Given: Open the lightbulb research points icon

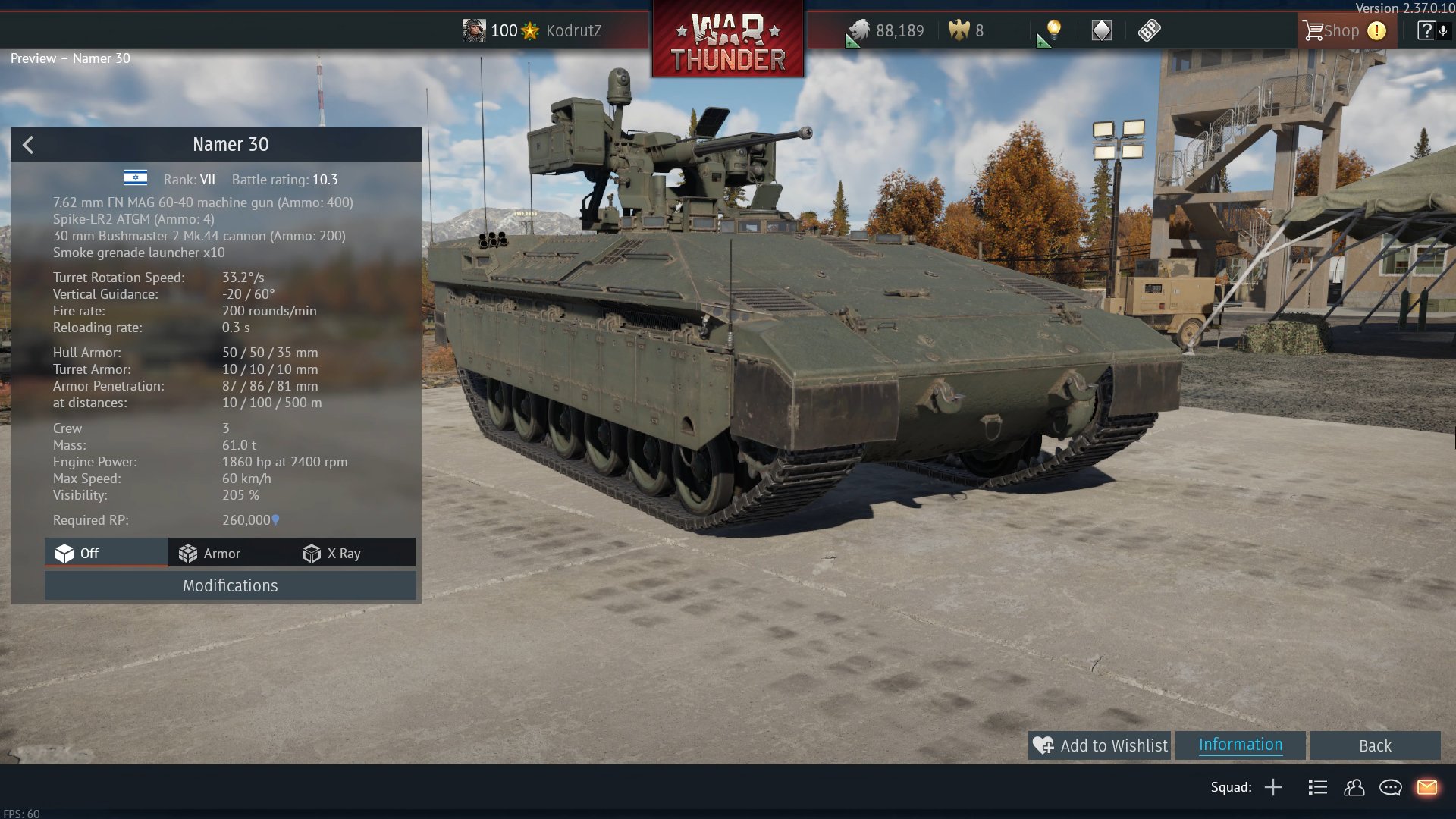Looking at the screenshot, I should (x=1053, y=30).
